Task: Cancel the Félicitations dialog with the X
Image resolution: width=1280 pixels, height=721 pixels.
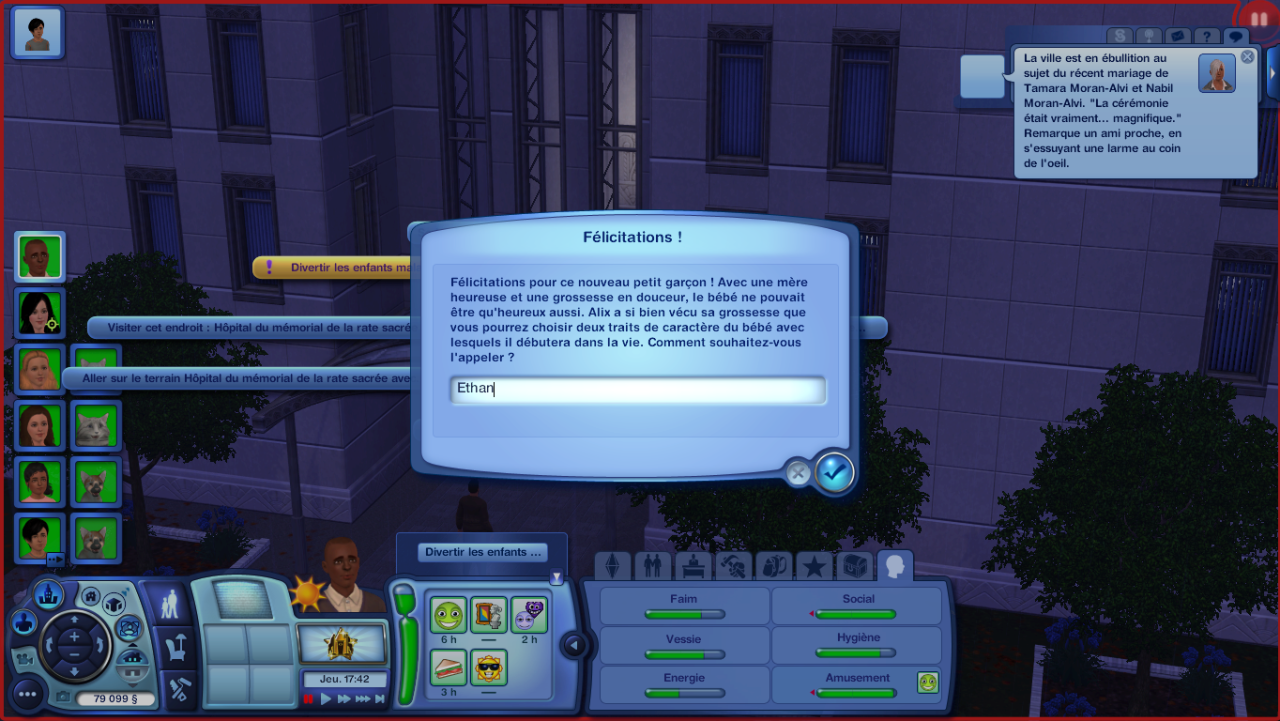Action: pyautogui.click(x=797, y=473)
